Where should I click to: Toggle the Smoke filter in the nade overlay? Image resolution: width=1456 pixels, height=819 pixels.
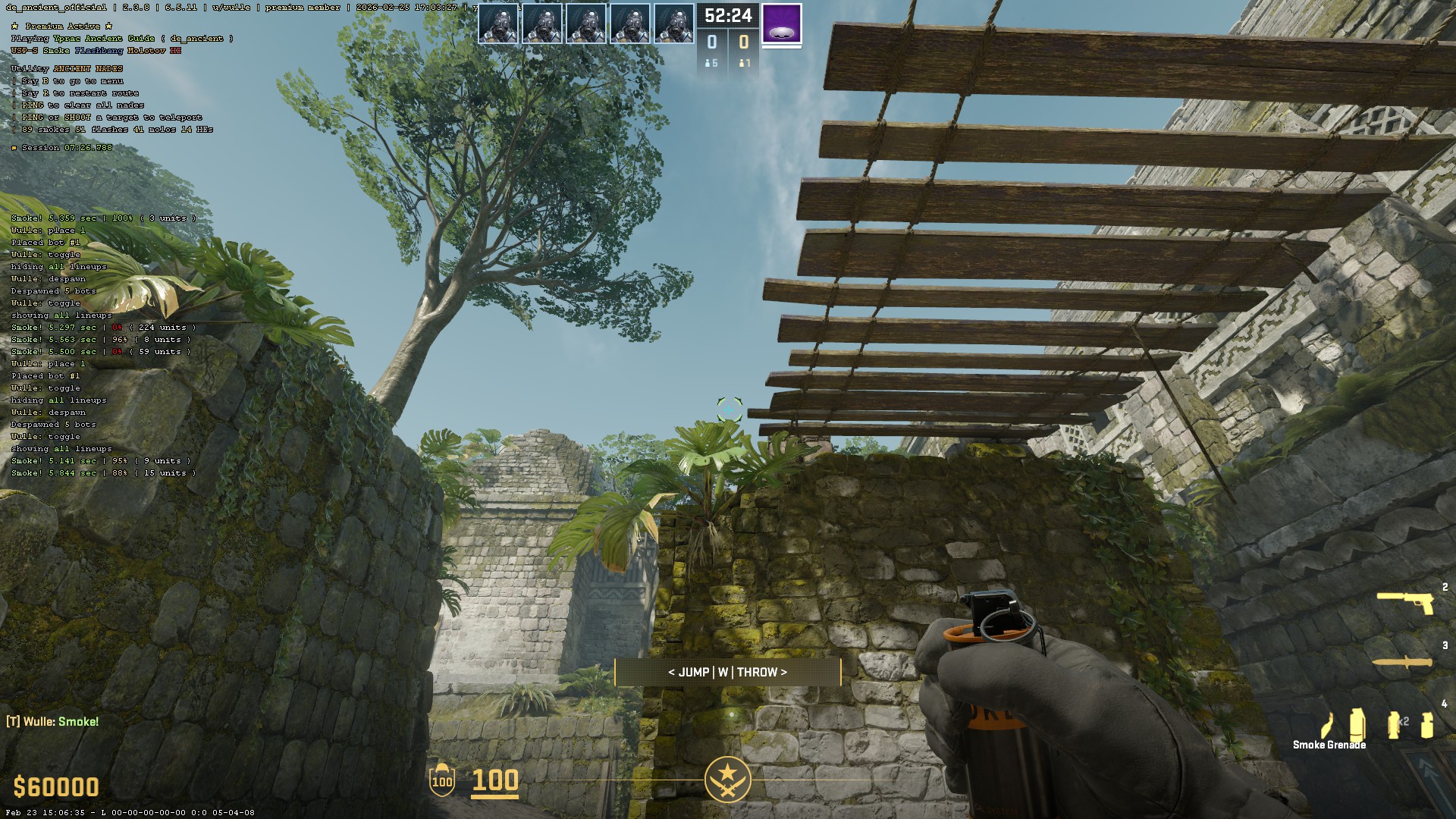57,51
